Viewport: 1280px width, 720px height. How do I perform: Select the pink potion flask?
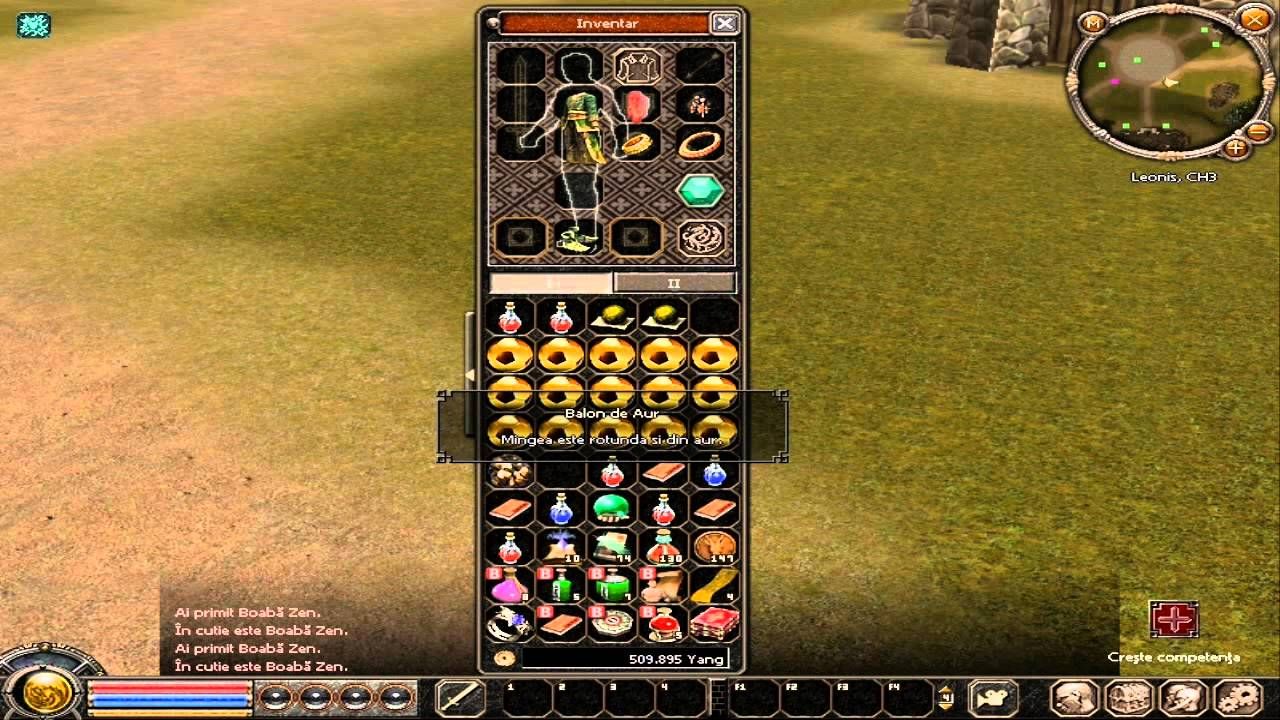pyautogui.click(x=509, y=585)
